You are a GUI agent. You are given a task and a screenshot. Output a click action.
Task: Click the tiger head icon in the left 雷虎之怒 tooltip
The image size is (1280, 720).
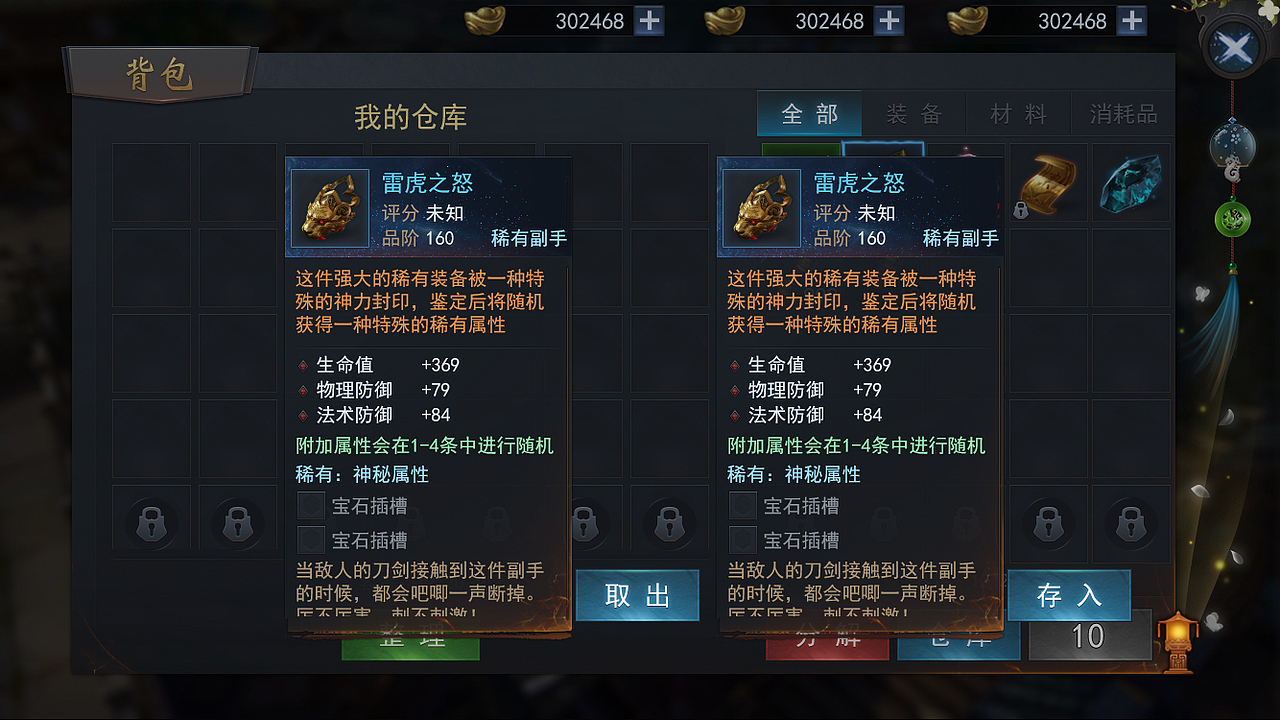click(331, 209)
